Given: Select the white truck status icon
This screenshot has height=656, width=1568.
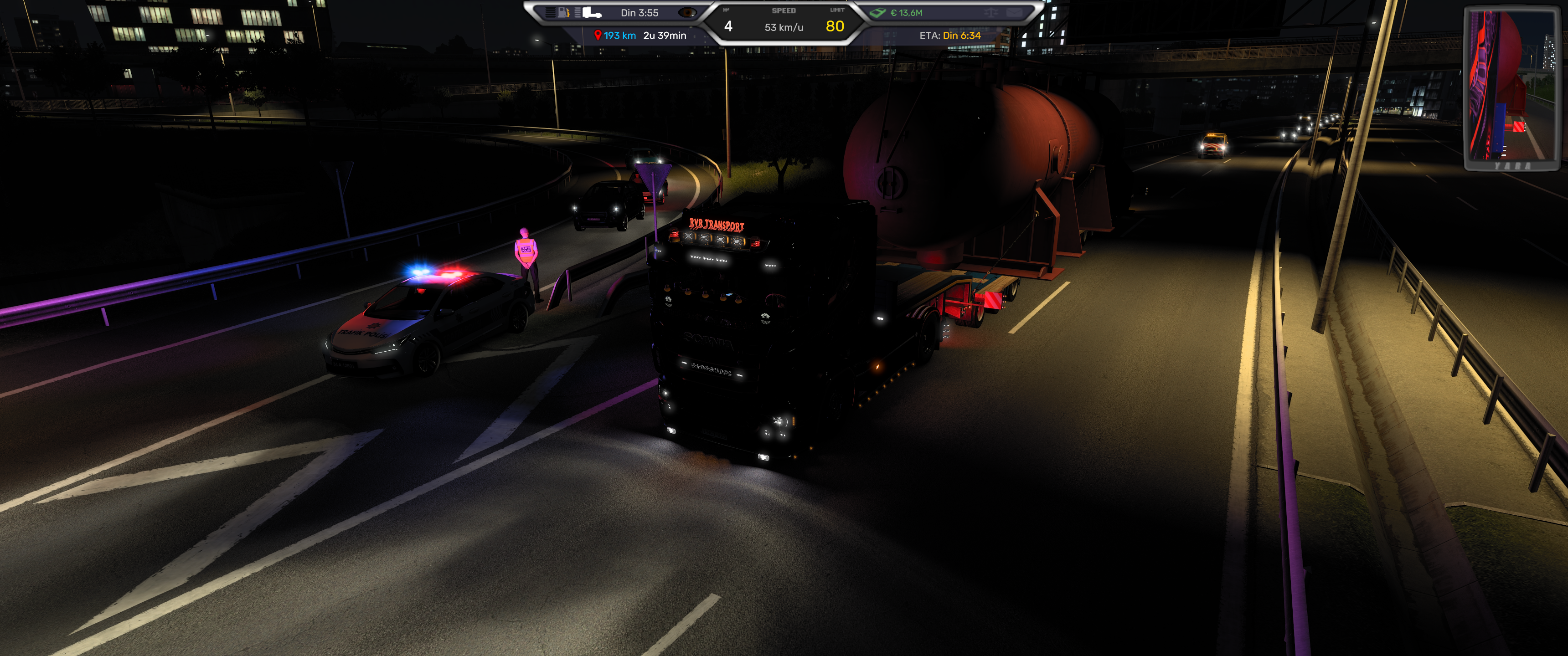Looking at the screenshot, I should click(591, 13).
